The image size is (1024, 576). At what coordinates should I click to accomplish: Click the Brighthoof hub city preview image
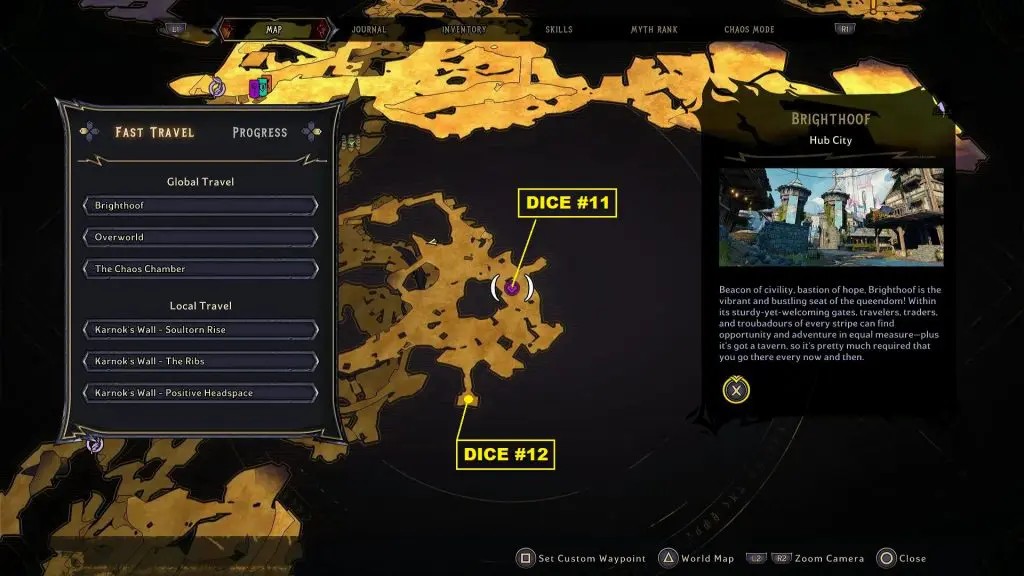(831, 217)
